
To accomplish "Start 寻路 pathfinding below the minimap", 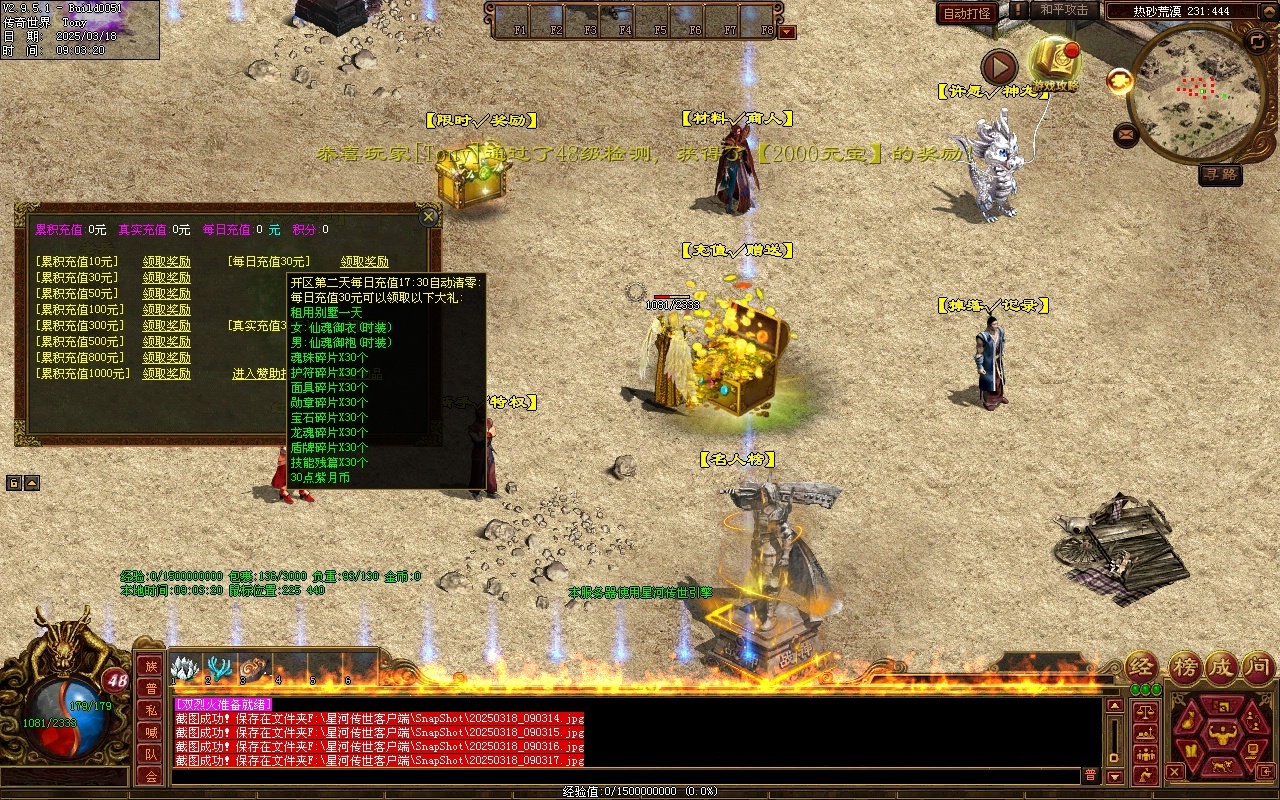I will tap(1220, 174).
